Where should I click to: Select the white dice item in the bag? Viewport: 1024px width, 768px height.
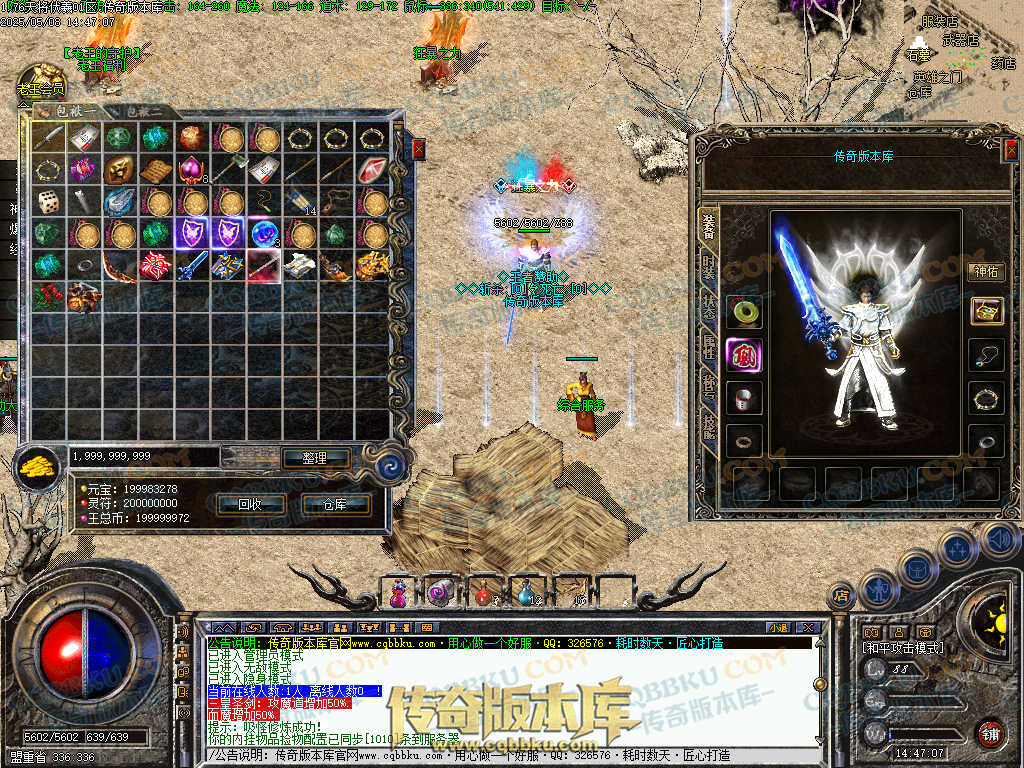pos(49,202)
